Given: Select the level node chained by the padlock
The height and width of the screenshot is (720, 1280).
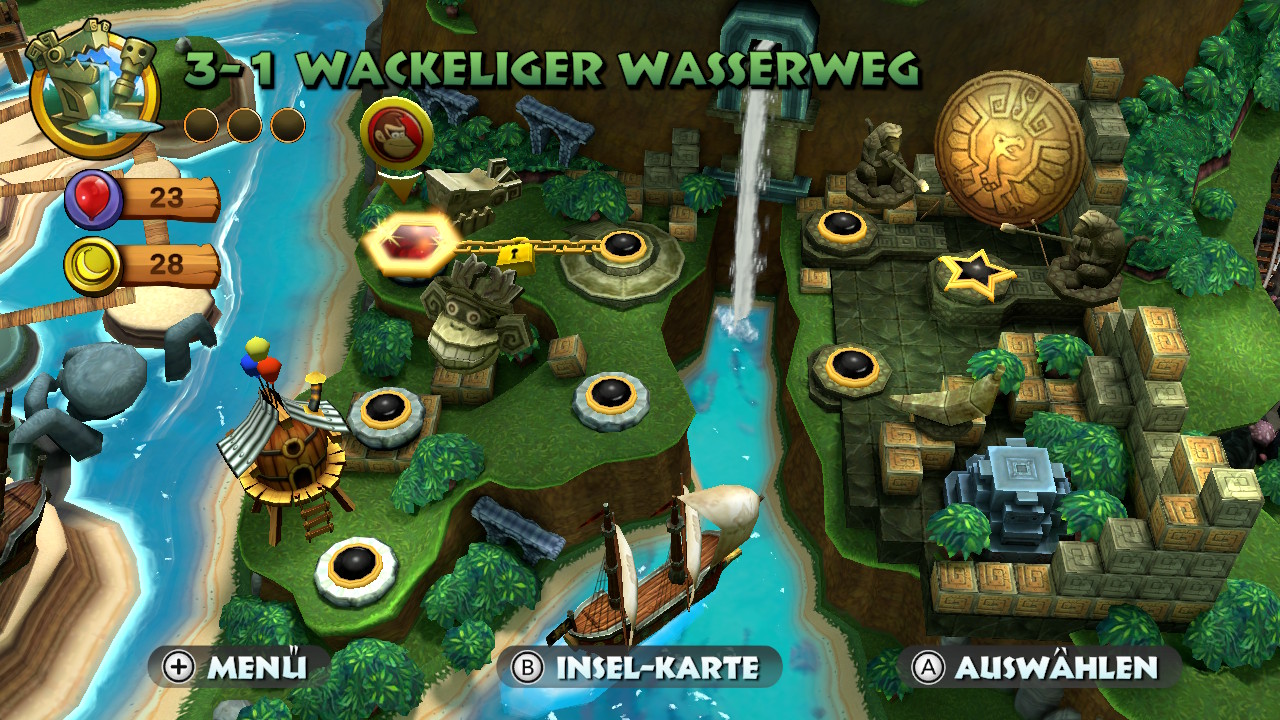Looking at the screenshot, I should (x=622, y=246).
